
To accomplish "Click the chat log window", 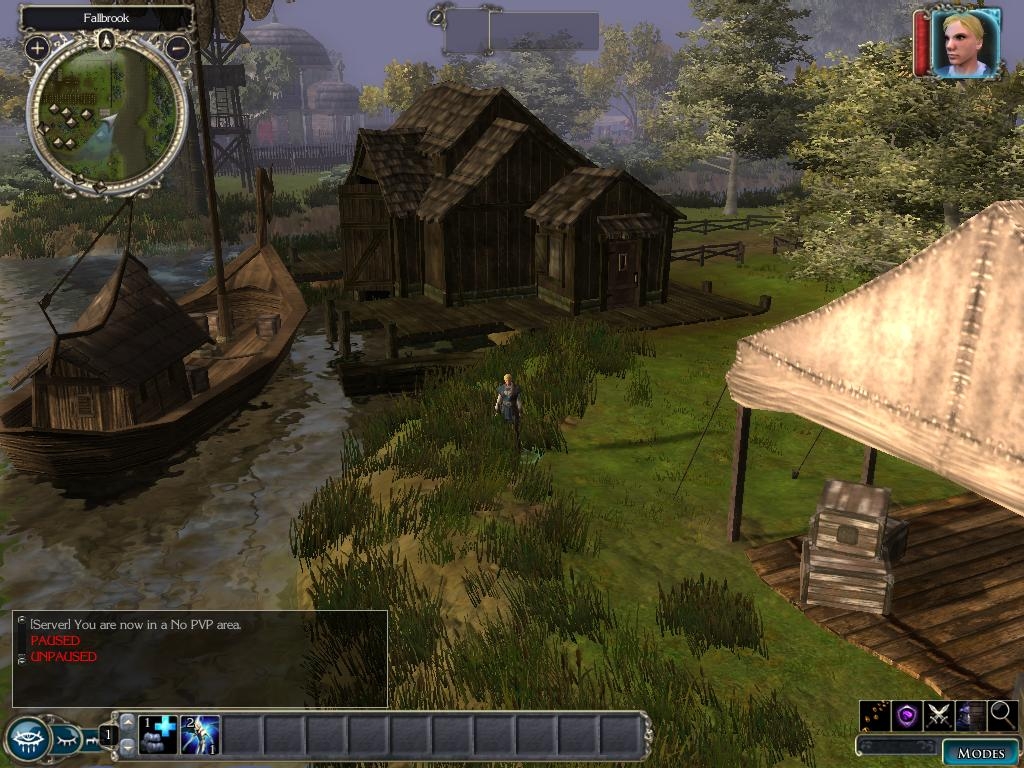I will point(200,658).
